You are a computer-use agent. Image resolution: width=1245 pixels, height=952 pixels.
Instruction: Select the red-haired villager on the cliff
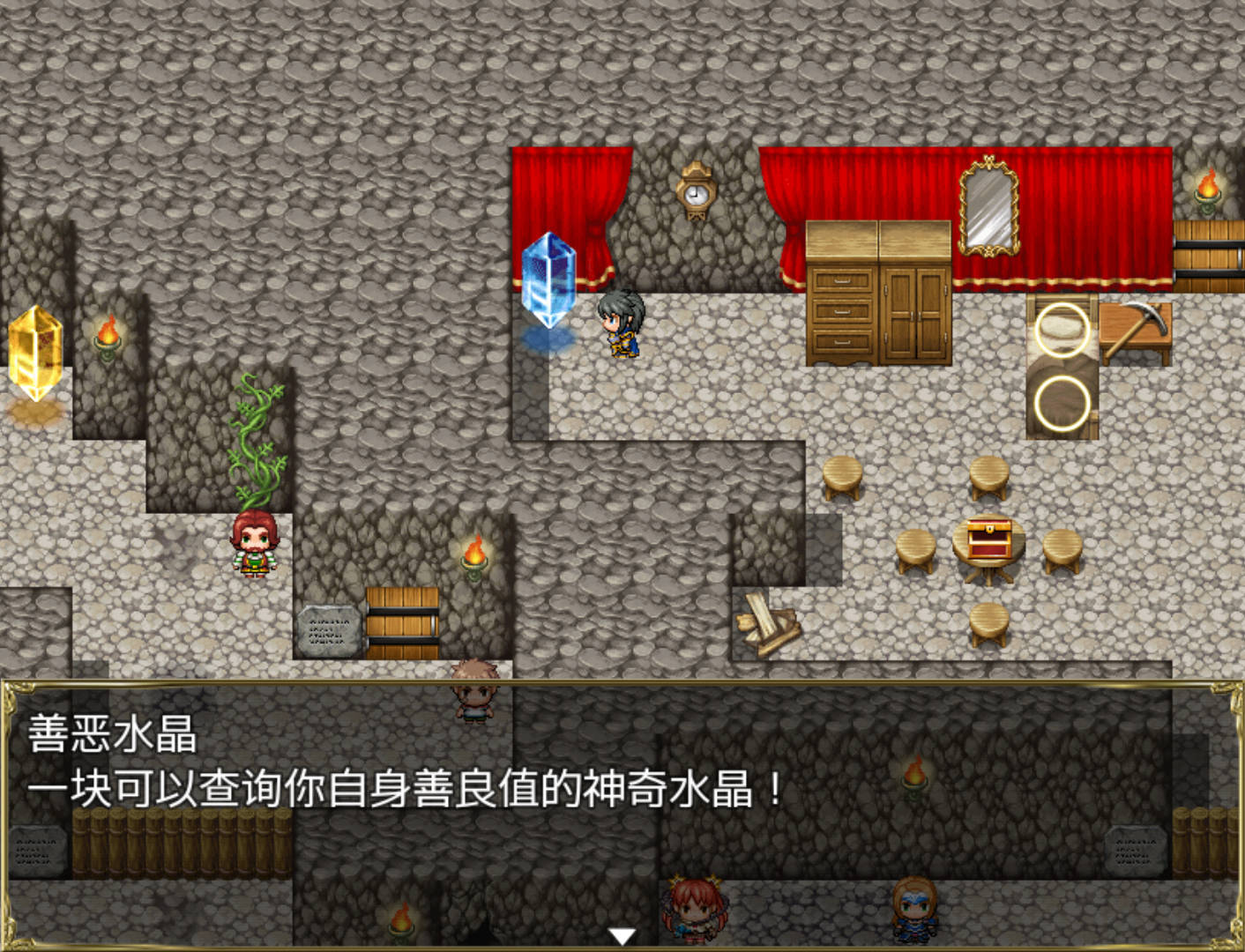coord(254,547)
